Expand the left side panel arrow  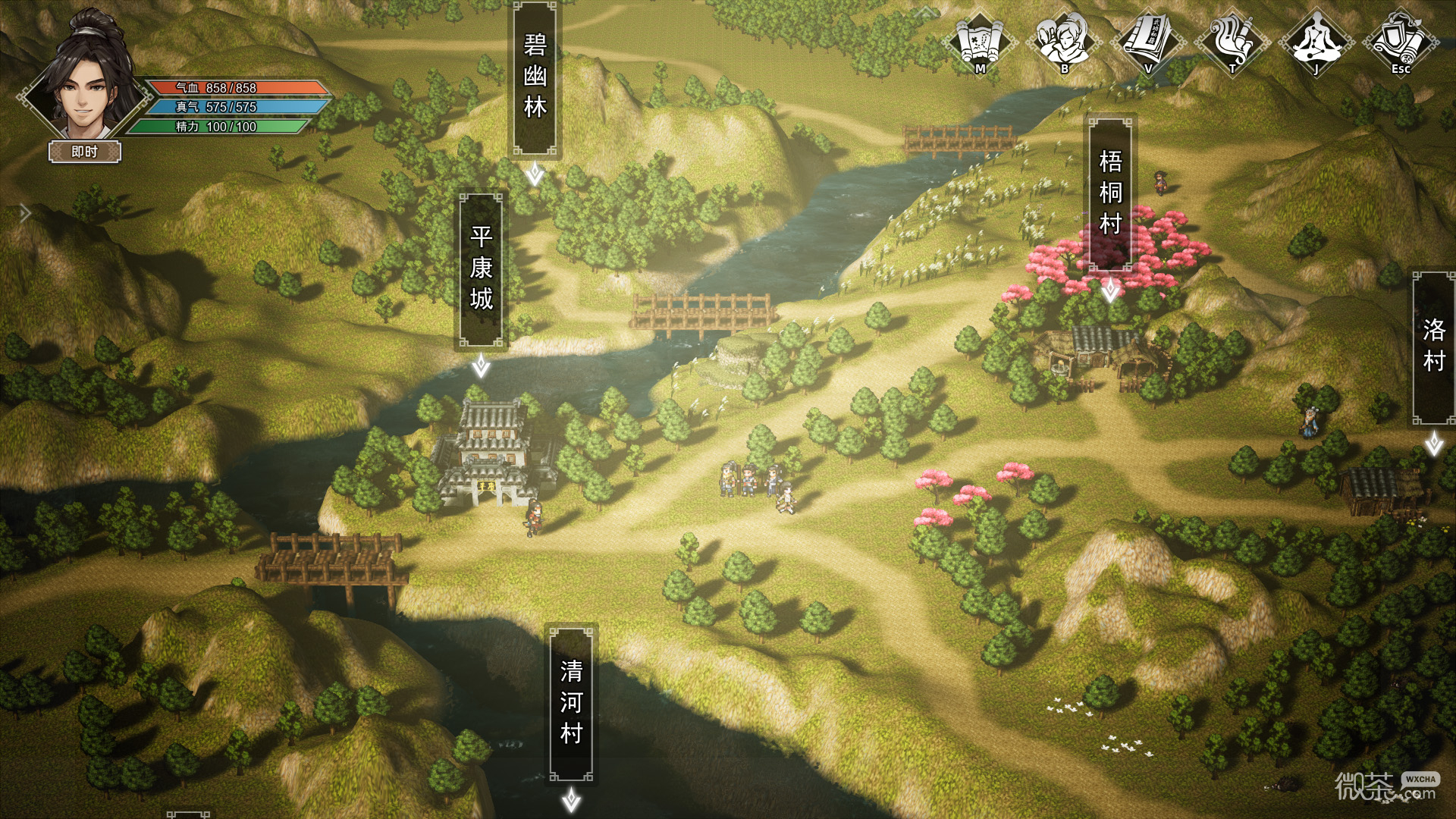[x=25, y=213]
